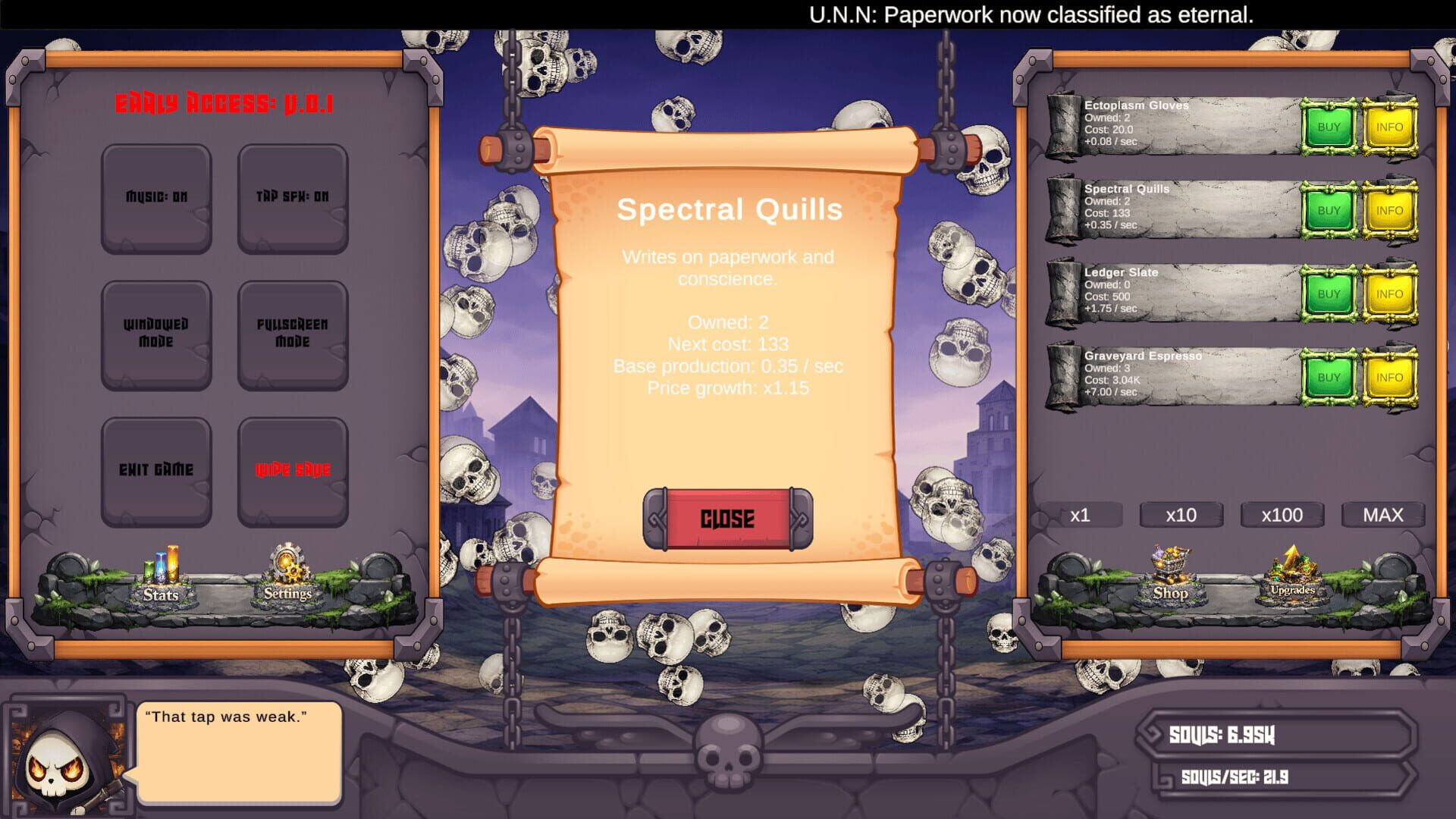Enable Fullscreen Mode
The image size is (1456, 819).
point(293,334)
